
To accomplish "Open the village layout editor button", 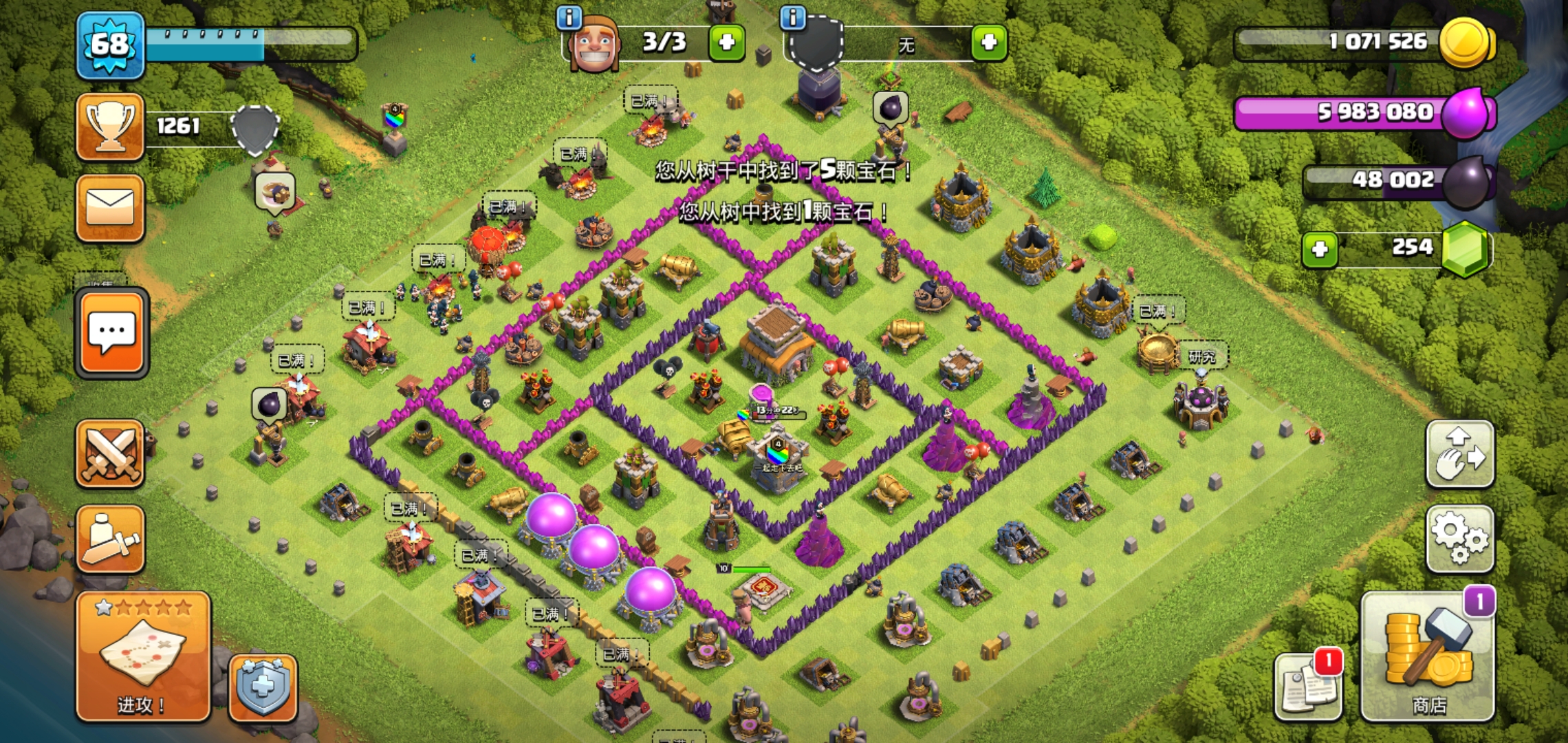I will [x=1459, y=454].
